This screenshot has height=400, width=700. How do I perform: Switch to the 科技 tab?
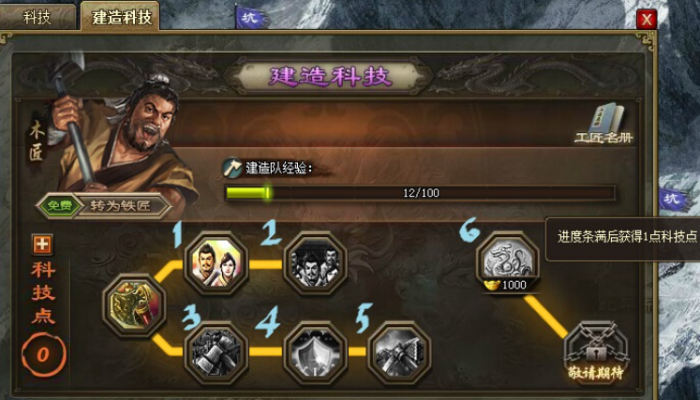pyautogui.click(x=39, y=17)
